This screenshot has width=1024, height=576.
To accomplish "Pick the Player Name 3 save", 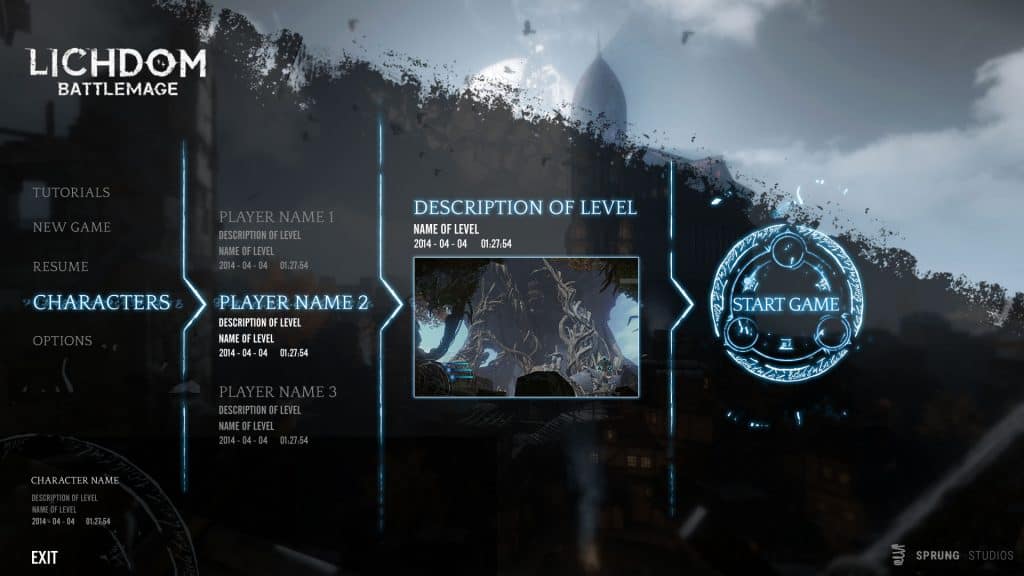I will pyautogui.click(x=277, y=392).
